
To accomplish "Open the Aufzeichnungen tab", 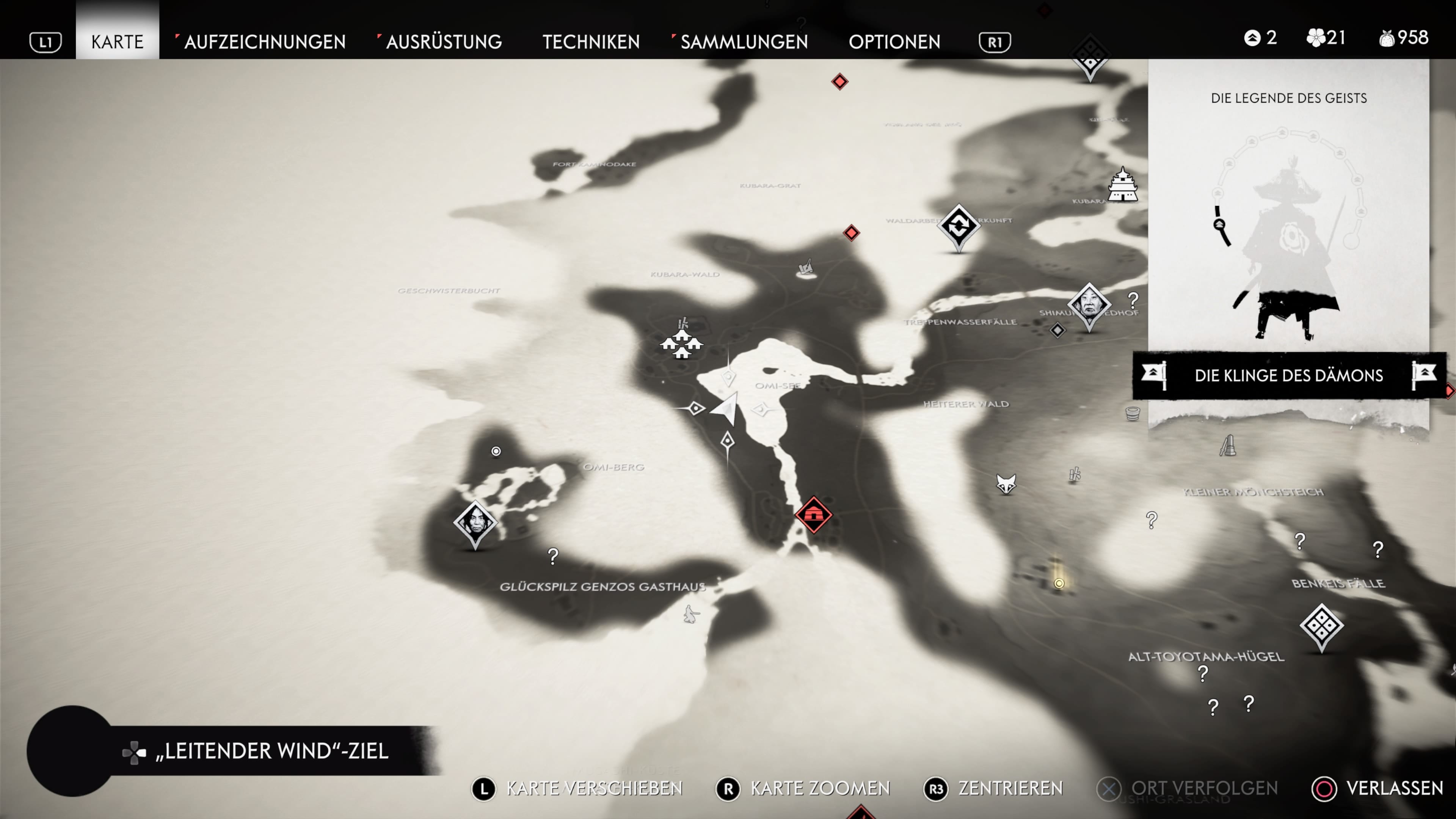I will [x=264, y=41].
